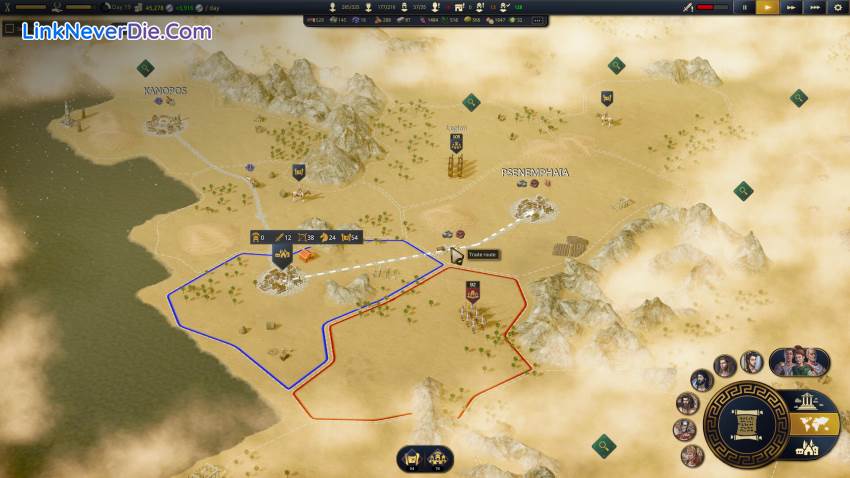The image size is (850, 478).
Task: Open bottom-center scroll notification badge
Action: pos(410,459)
